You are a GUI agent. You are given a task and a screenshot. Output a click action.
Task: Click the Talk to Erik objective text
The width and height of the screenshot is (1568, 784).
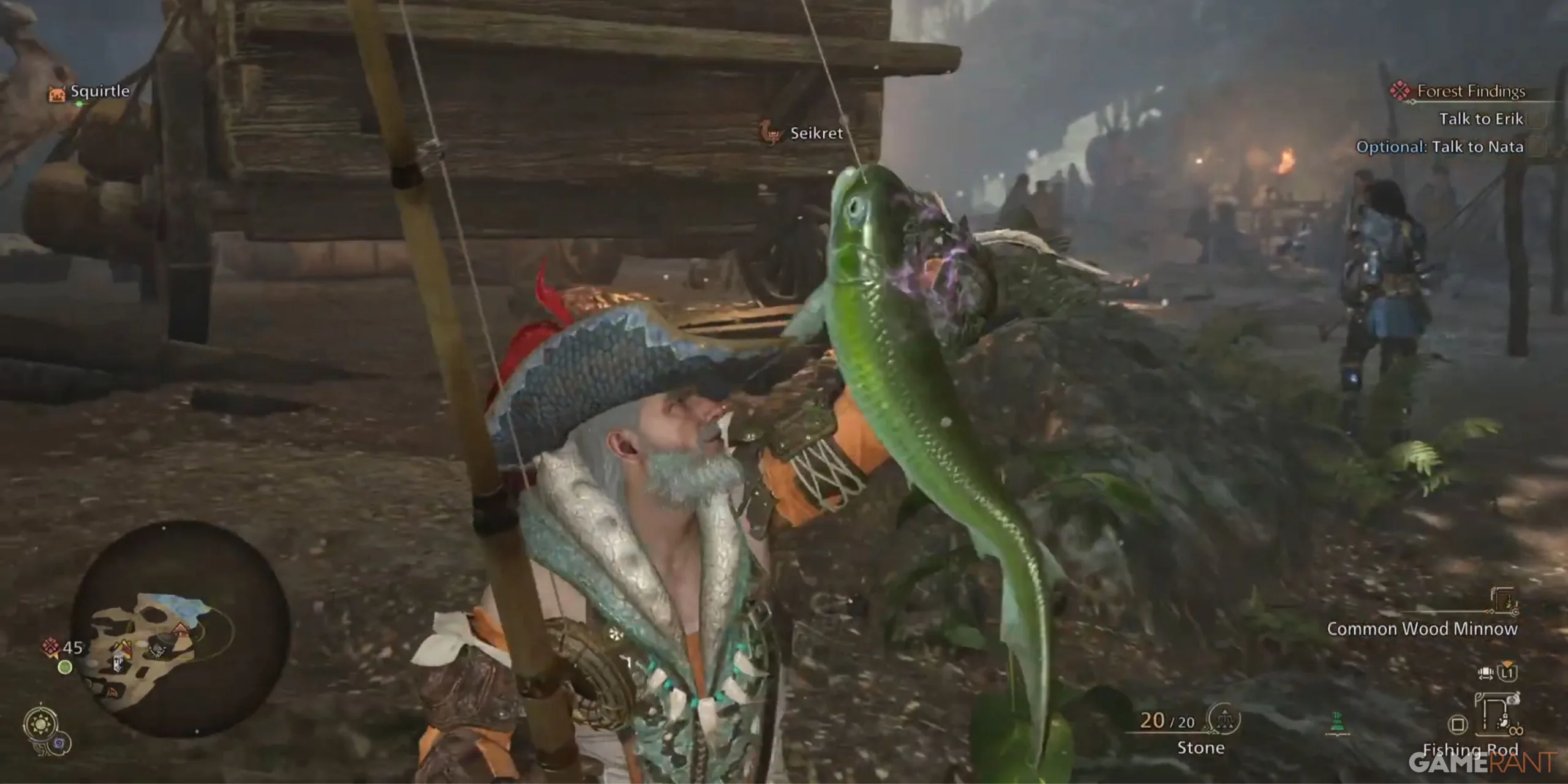[1481, 119]
